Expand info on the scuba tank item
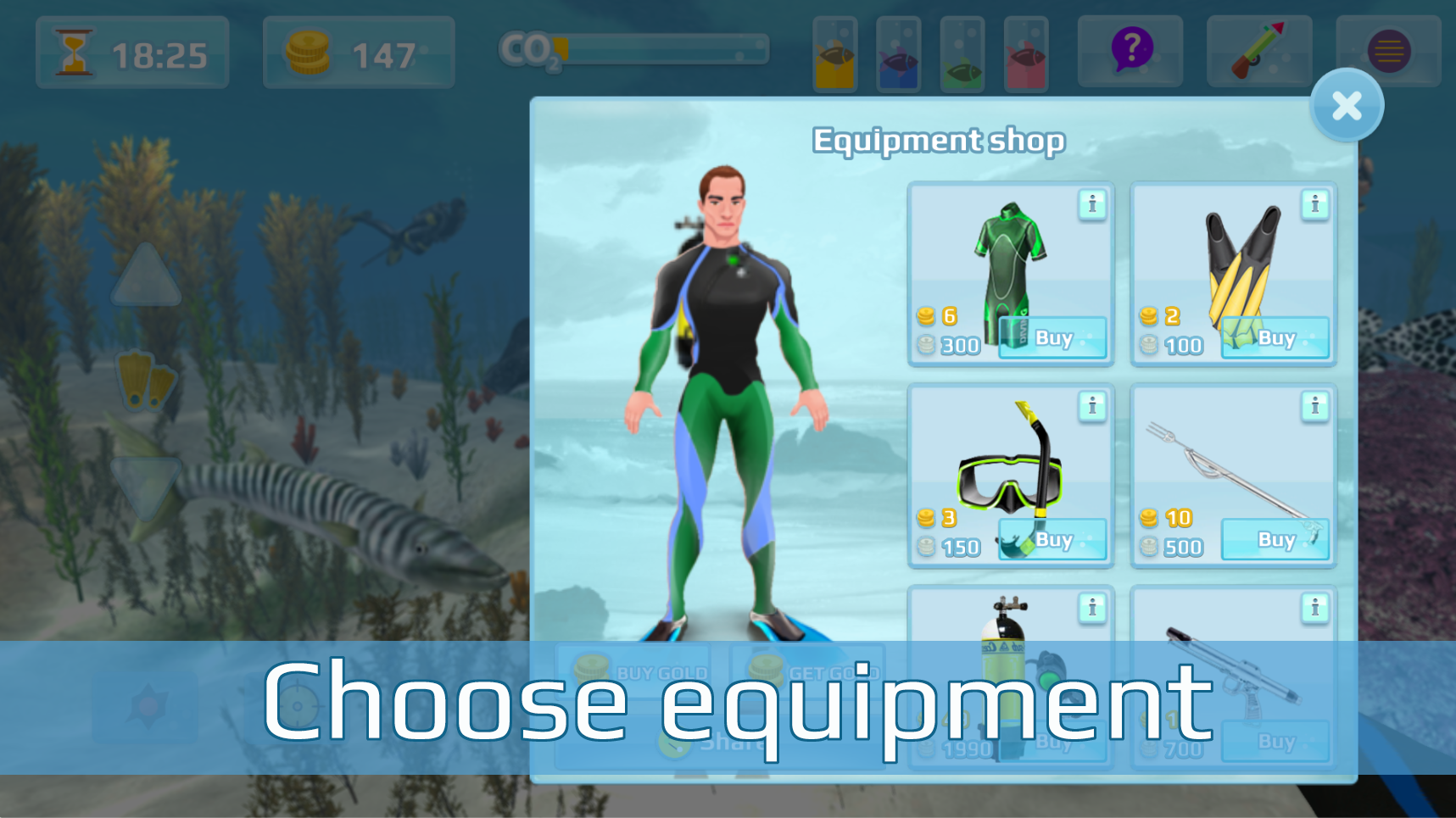This screenshot has height=818, width=1456. 1092,607
